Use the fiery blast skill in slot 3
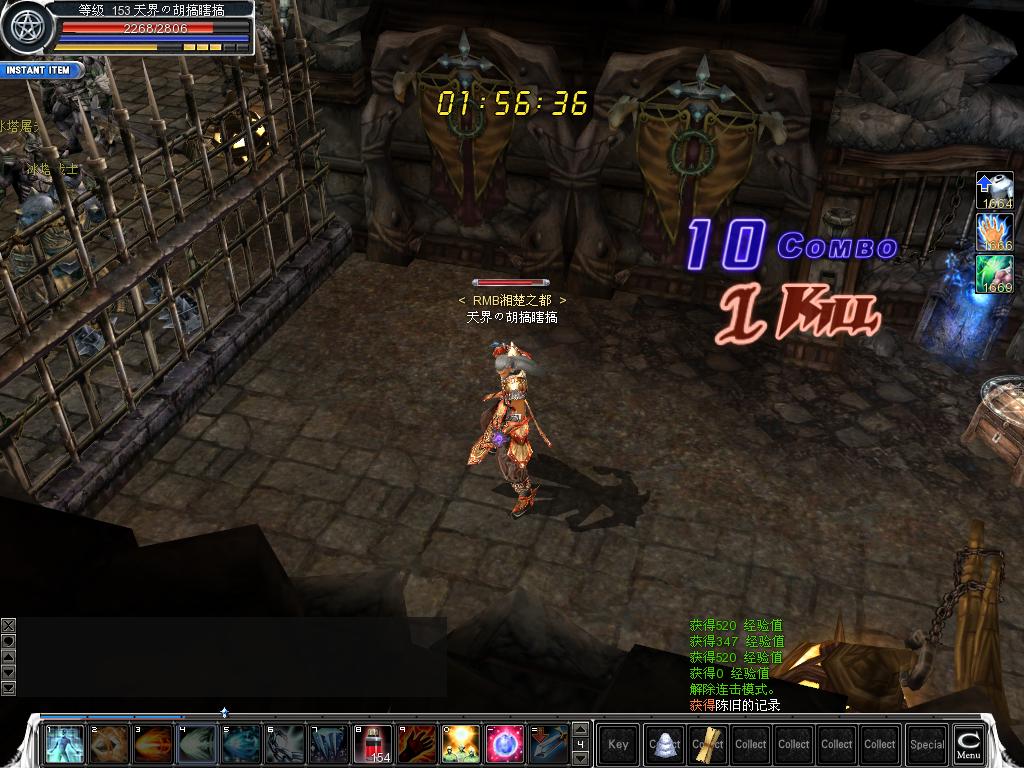Image resolution: width=1024 pixels, height=768 pixels. coord(152,744)
